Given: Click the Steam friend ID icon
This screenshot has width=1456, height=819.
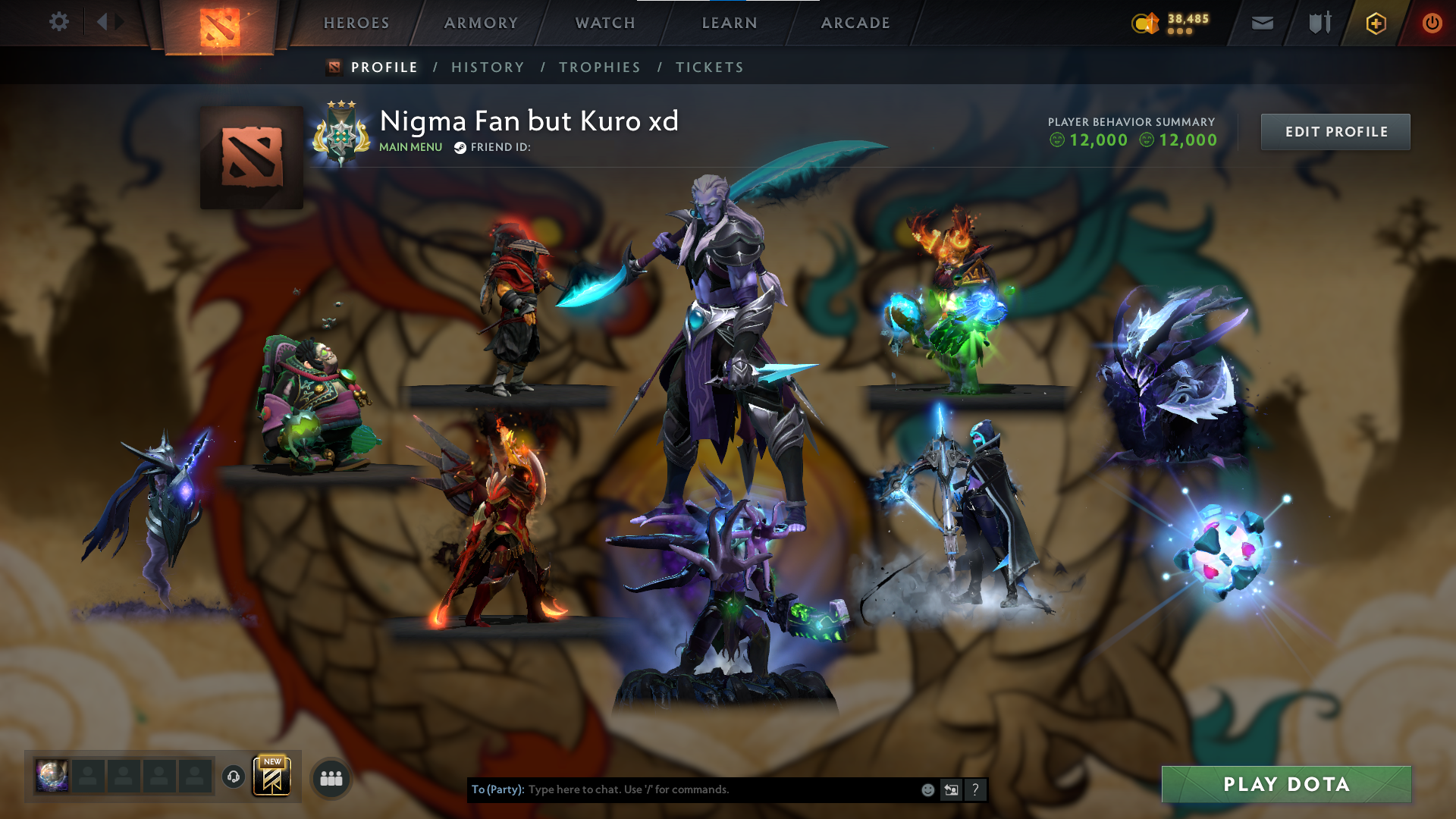Looking at the screenshot, I should click(x=460, y=149).
